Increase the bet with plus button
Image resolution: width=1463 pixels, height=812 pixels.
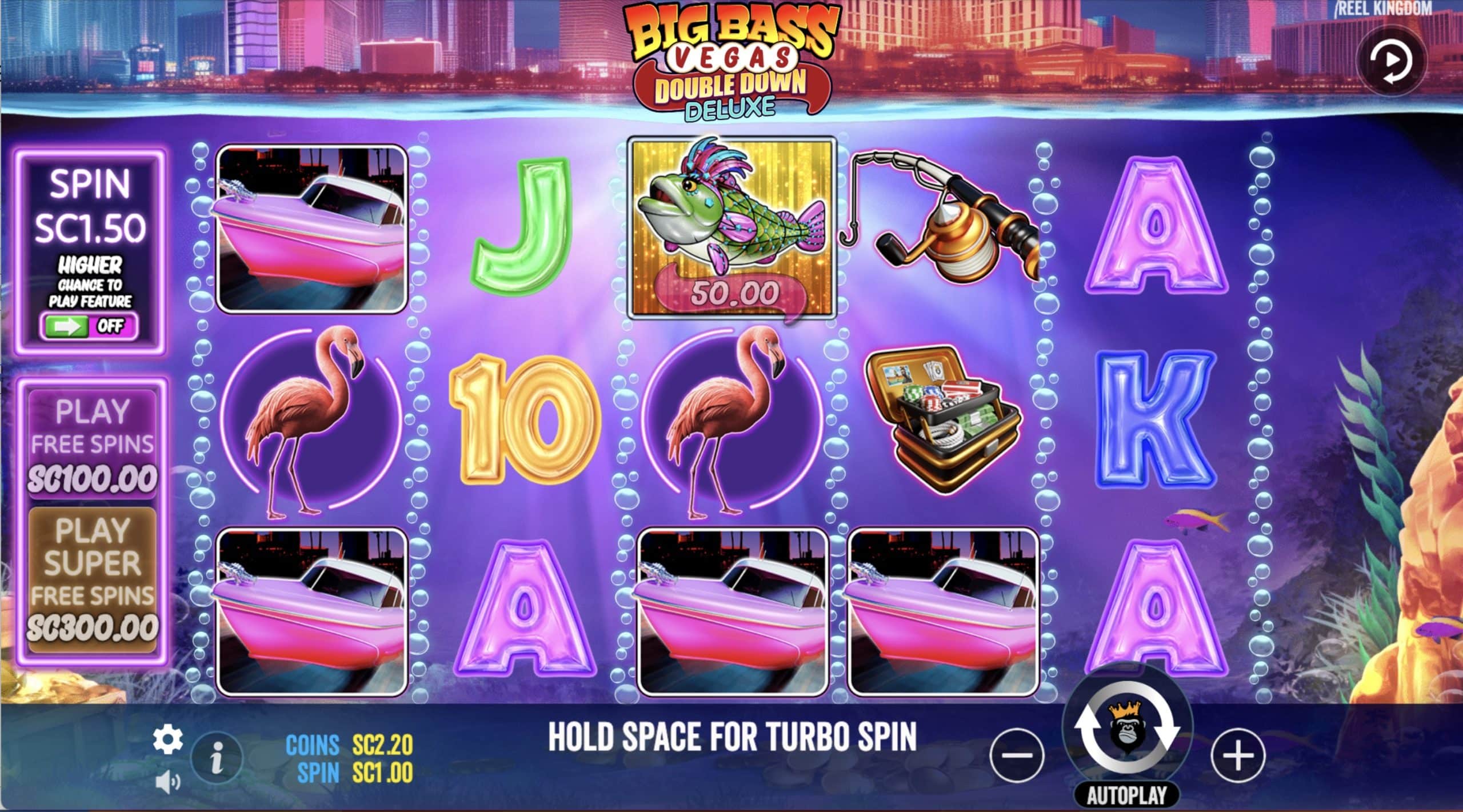(x=1238, y=756)
